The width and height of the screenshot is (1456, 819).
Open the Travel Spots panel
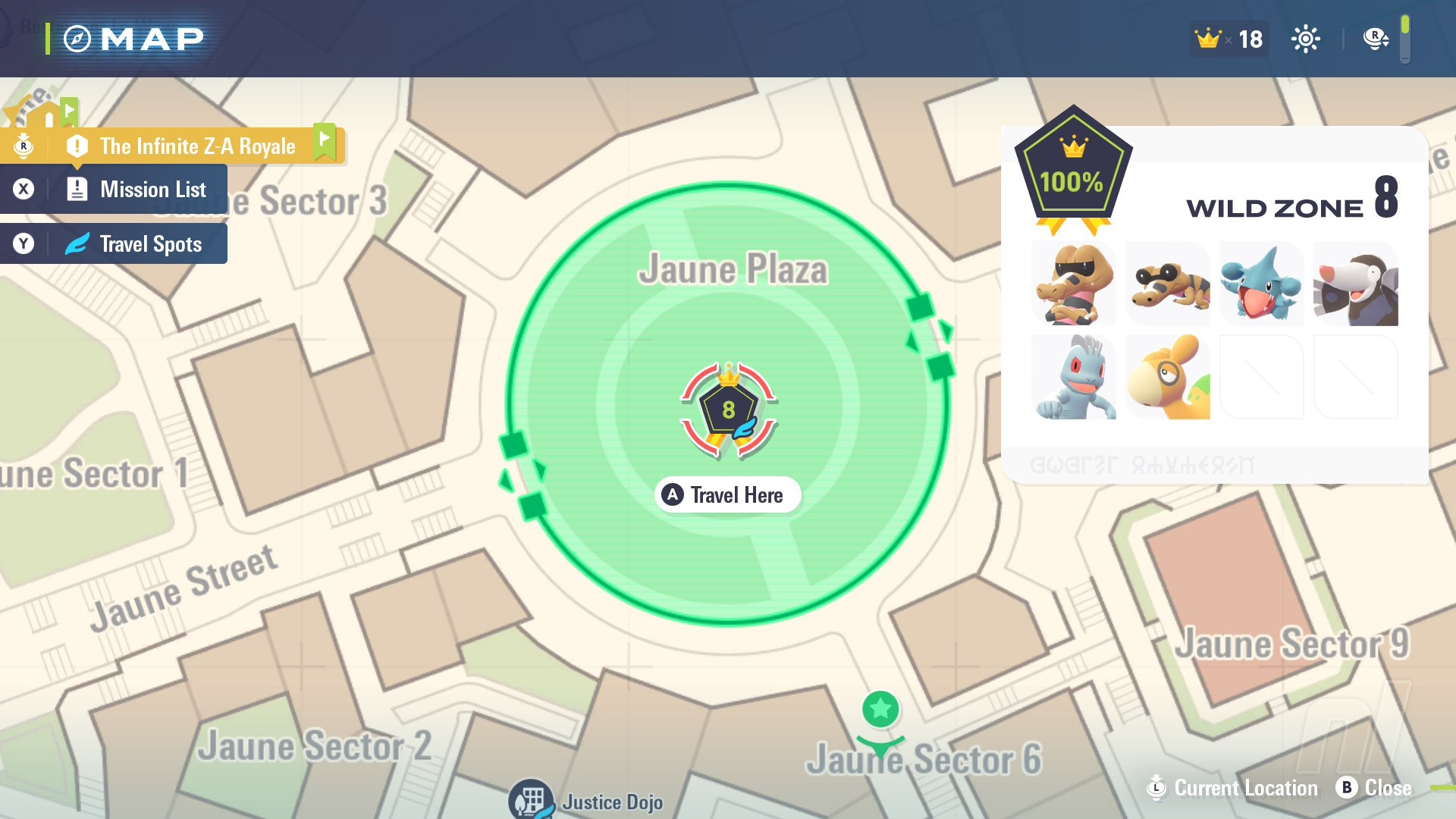pyautogui.click(x=149, y=243)
